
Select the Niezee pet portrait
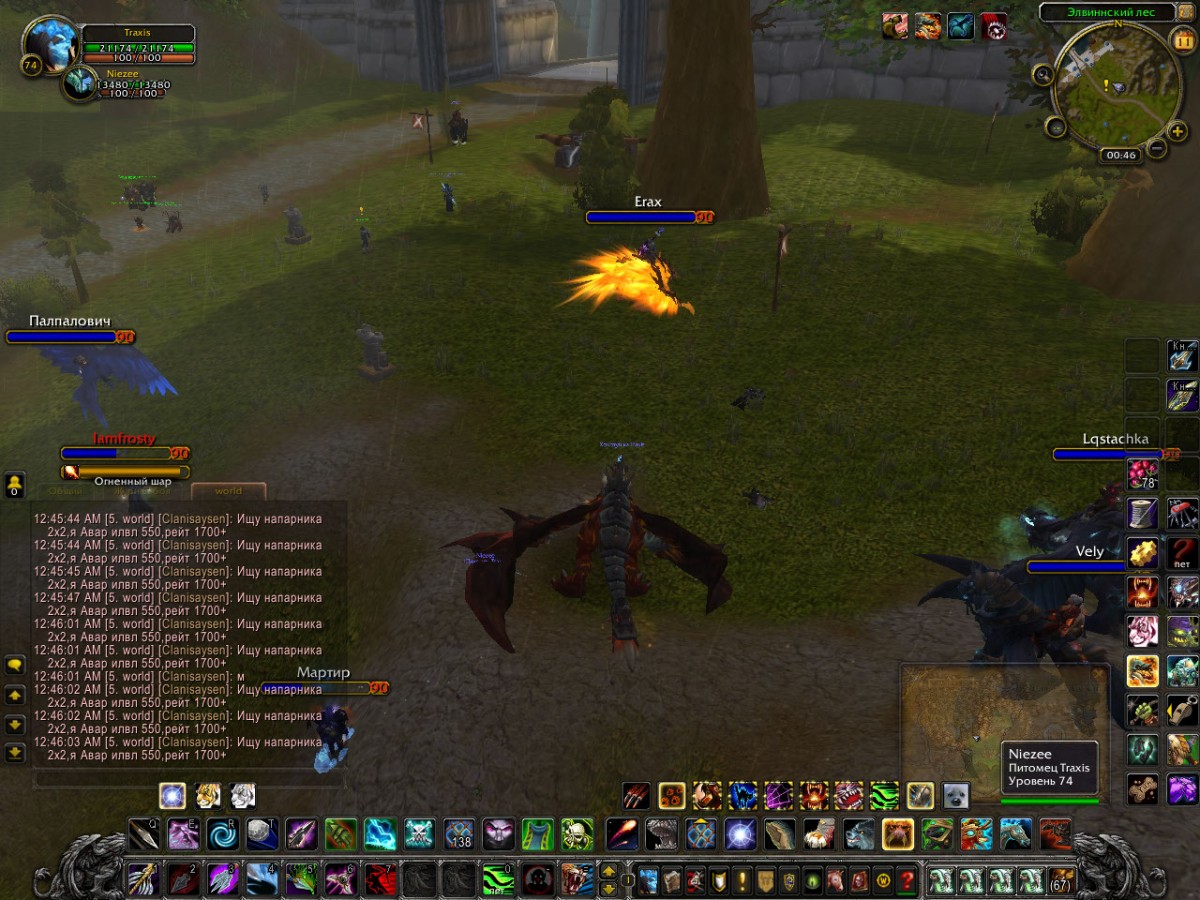tap(79, 83)
